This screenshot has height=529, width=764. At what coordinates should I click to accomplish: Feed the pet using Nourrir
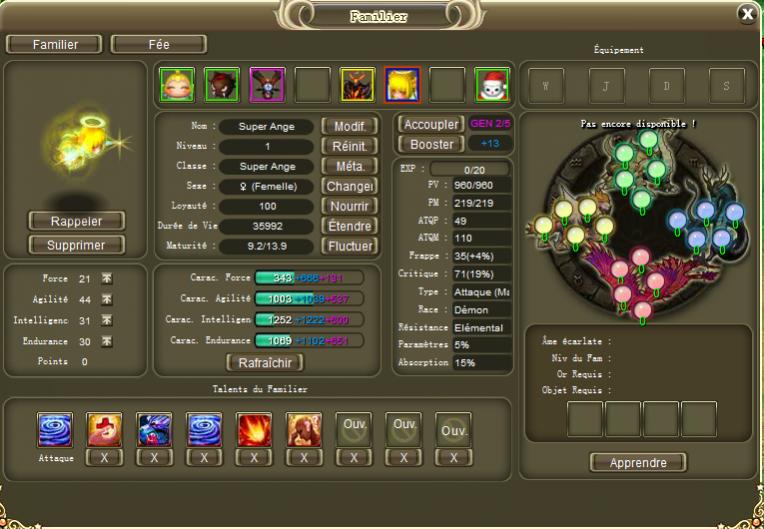349,206
